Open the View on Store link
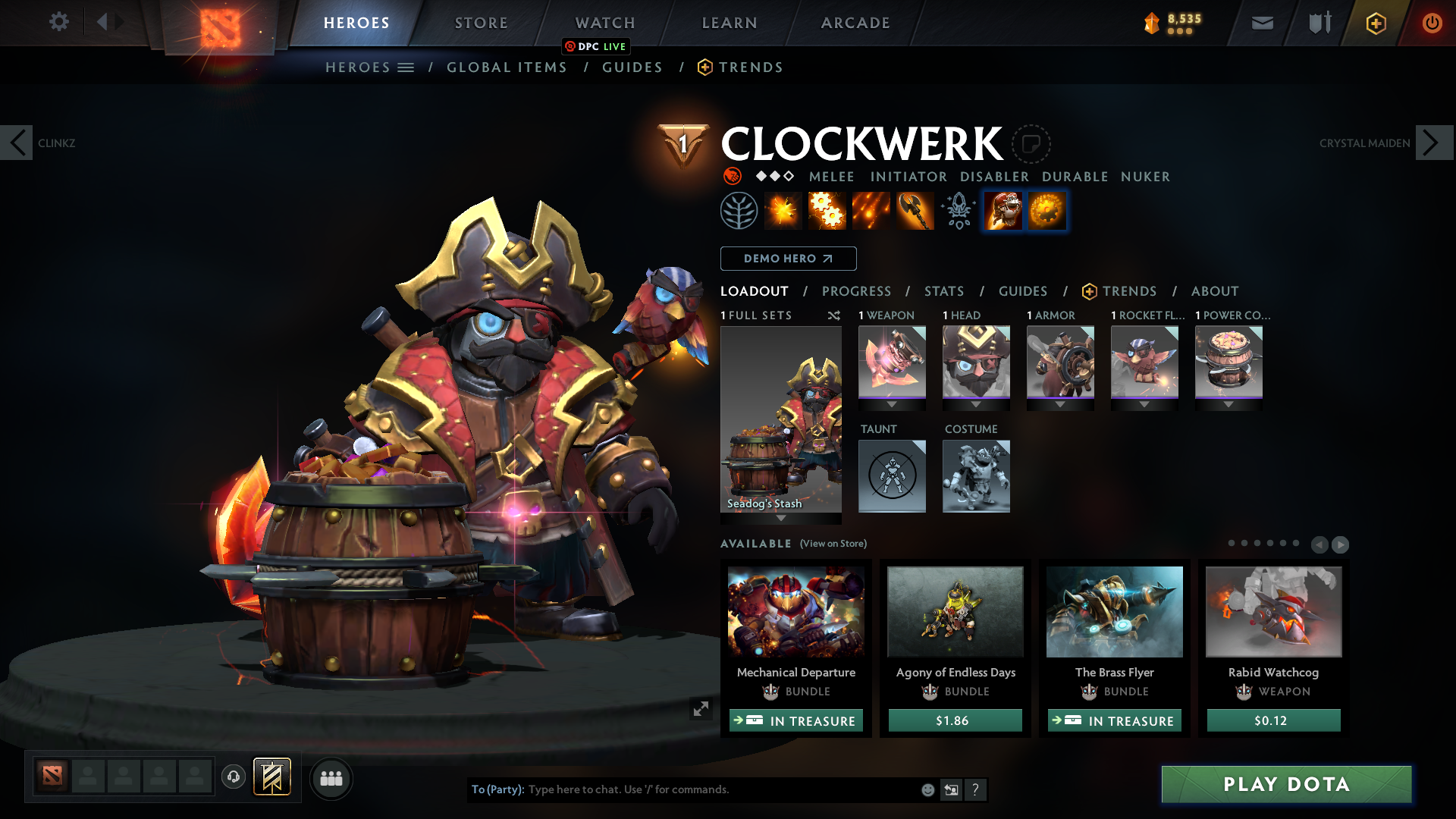1456x819 pixels. pyautogui.click(x=833, y=544)
